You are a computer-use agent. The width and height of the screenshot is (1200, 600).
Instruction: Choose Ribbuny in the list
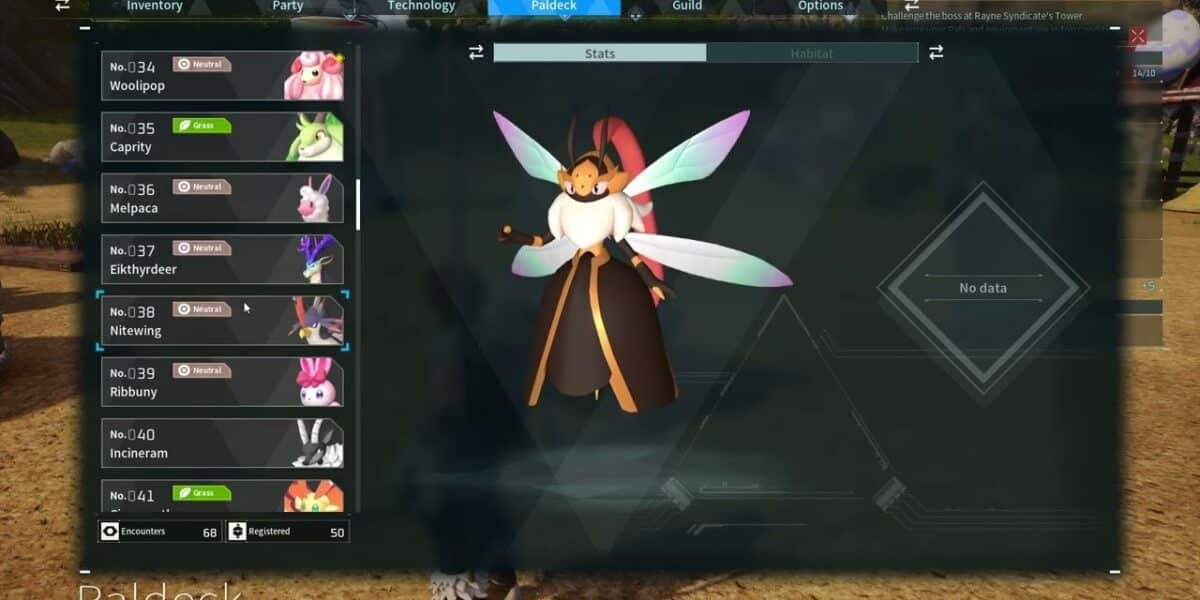223,382
